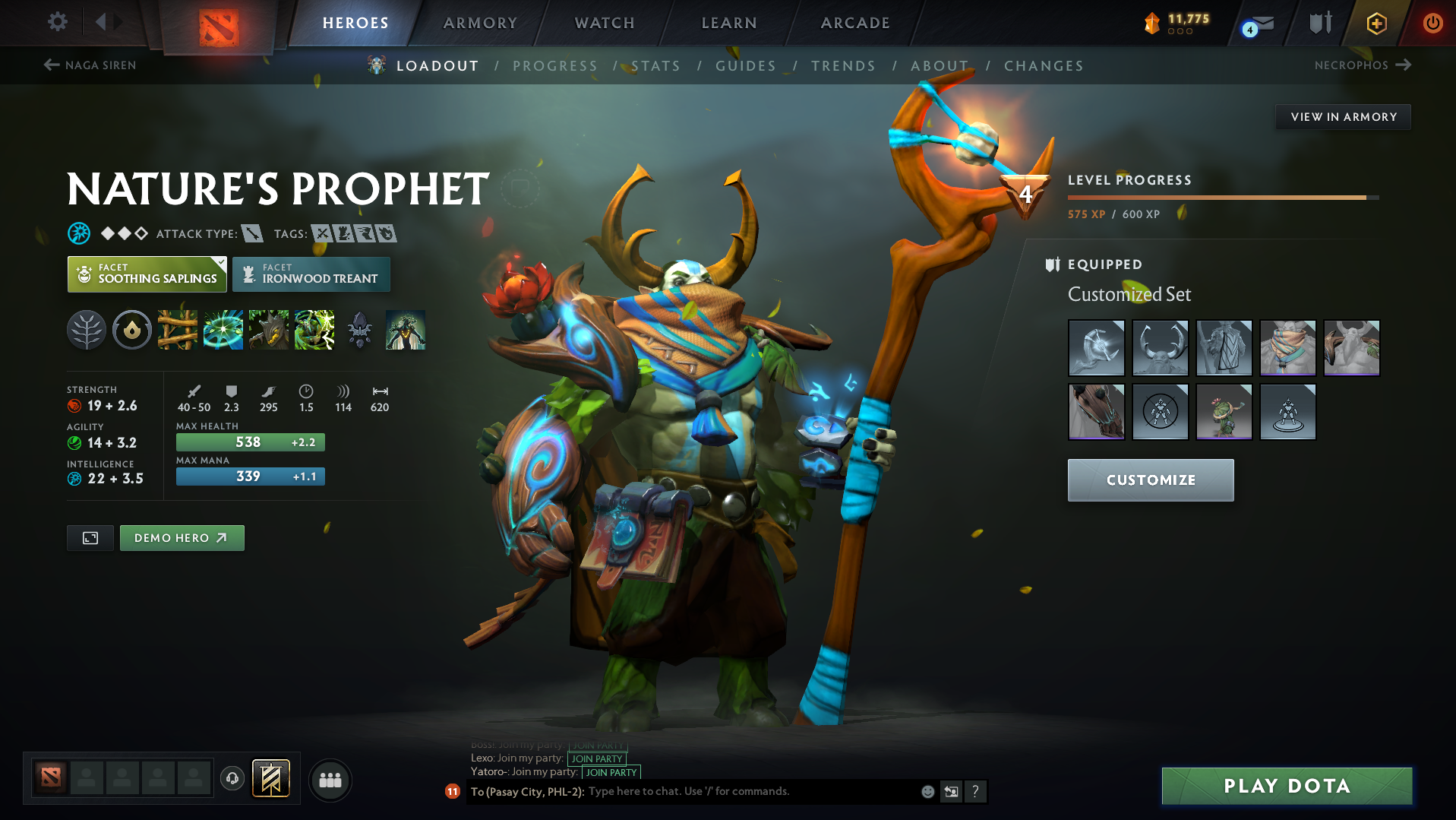Click the power/exit icon
This screenshot has width=1456, height=820.
coord(1432,24)
